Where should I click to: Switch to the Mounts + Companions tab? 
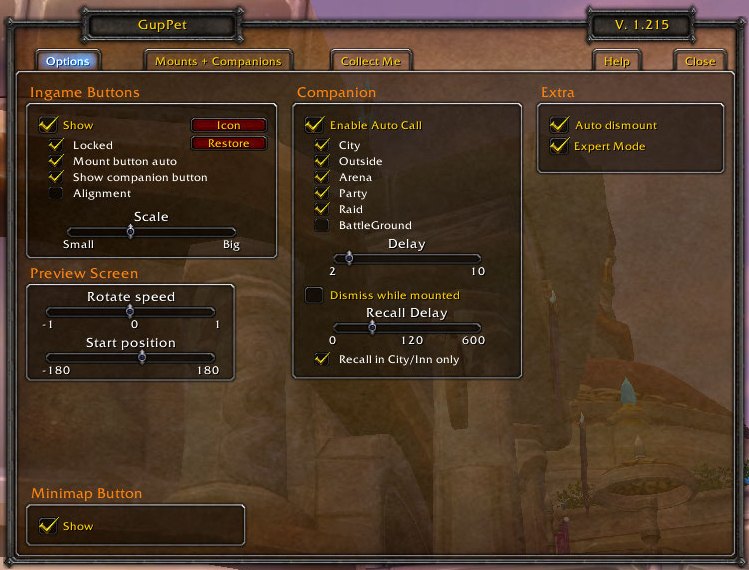tap(218, 61)
